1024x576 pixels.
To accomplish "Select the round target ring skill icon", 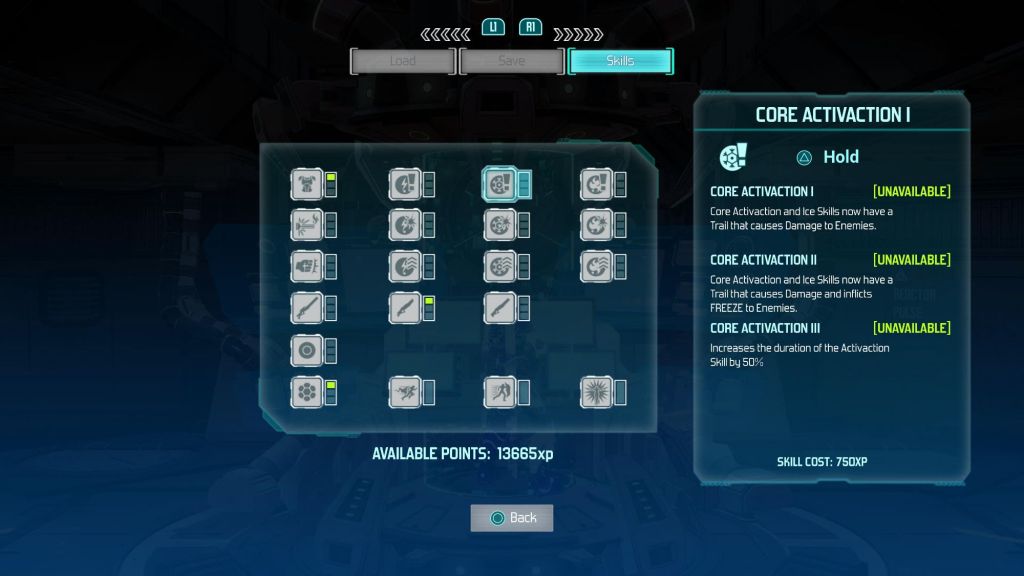I will pos(306,351).
